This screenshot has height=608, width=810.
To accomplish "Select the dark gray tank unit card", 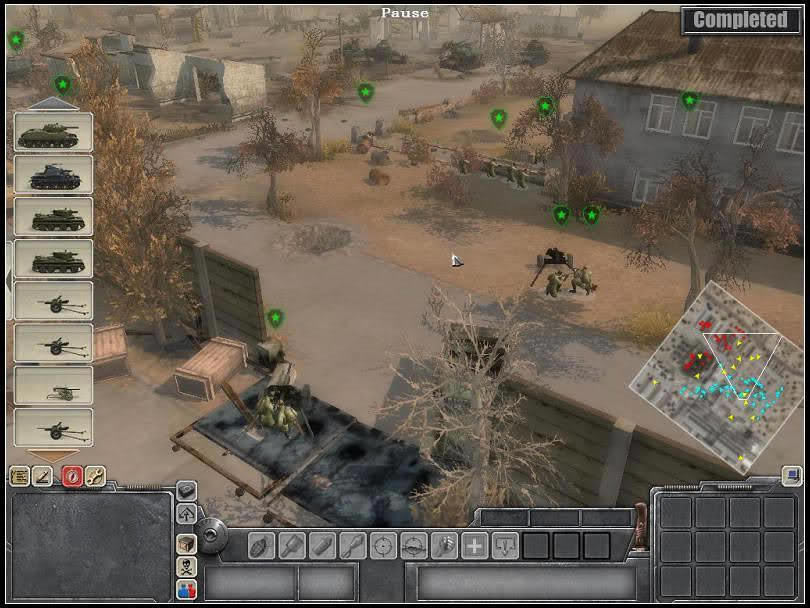I will click(x=53, y=175).
